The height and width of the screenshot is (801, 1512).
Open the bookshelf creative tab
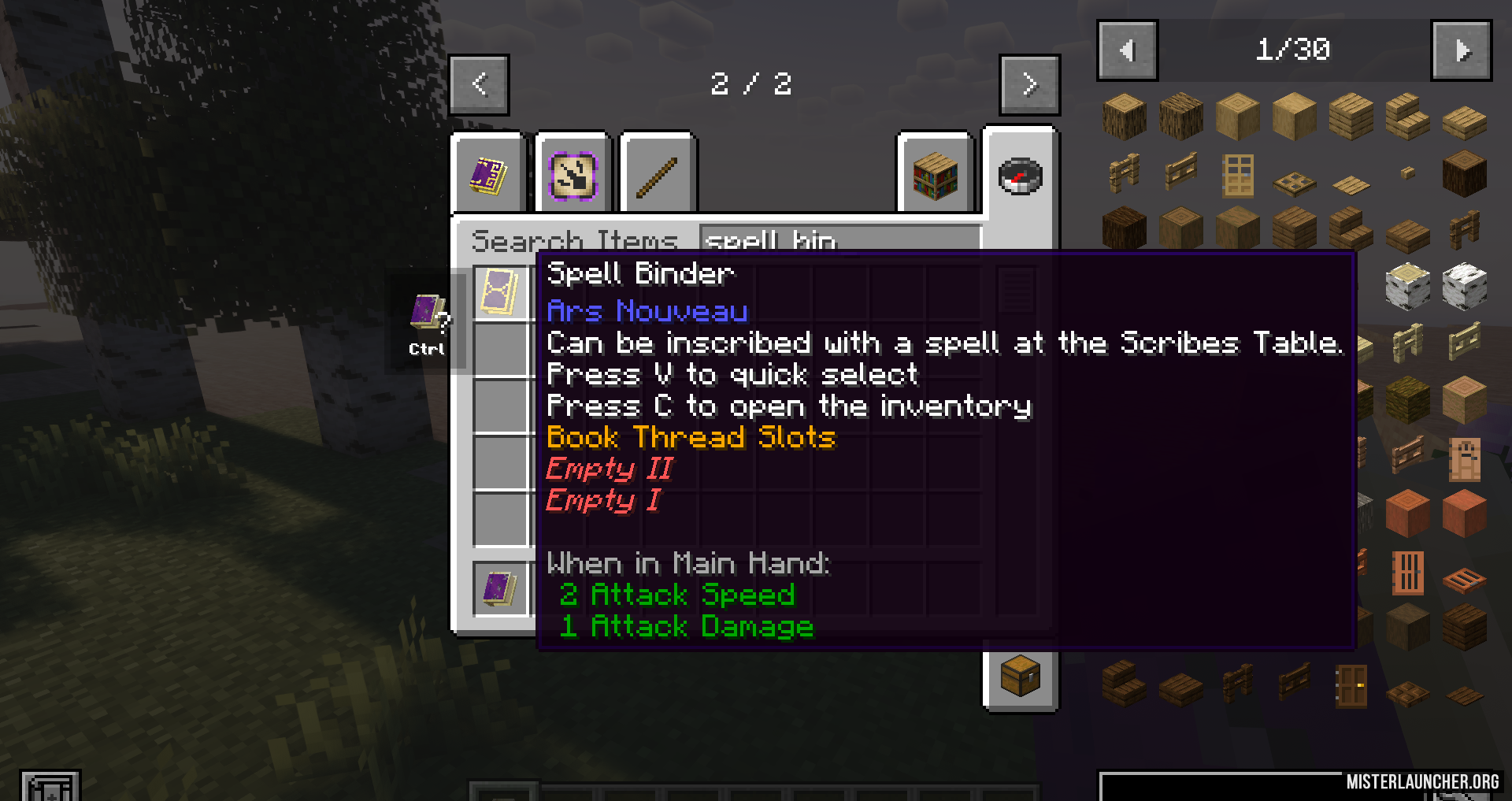tap(936, 175)
